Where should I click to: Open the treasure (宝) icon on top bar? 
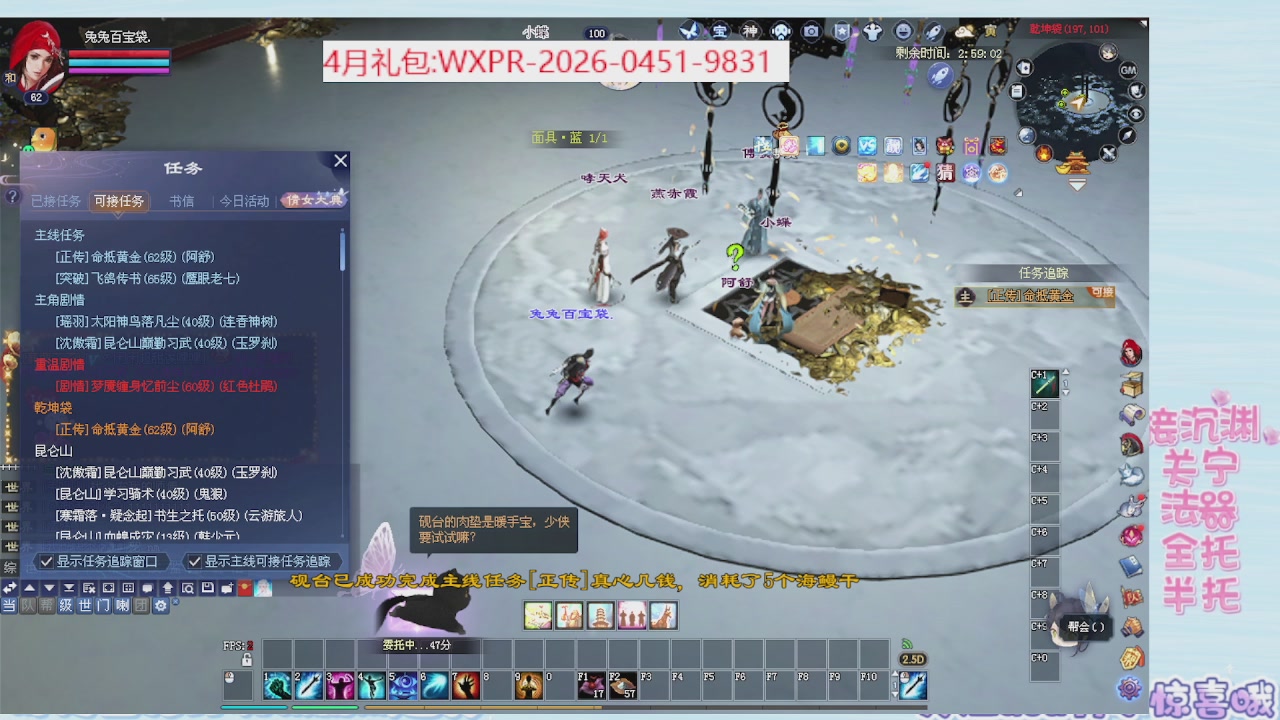click(x=720, y=31)
